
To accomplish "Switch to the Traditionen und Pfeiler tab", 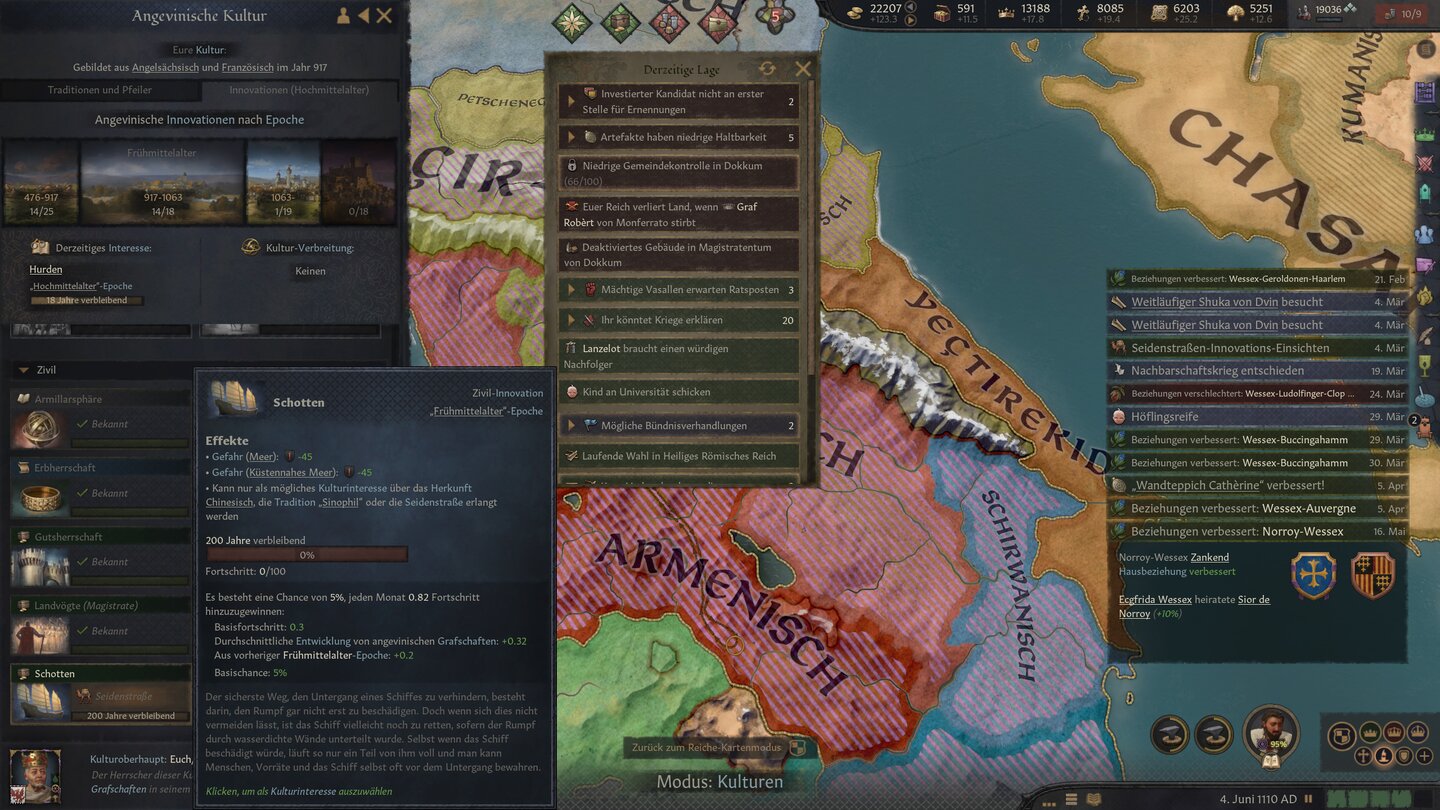I will 98,88.
